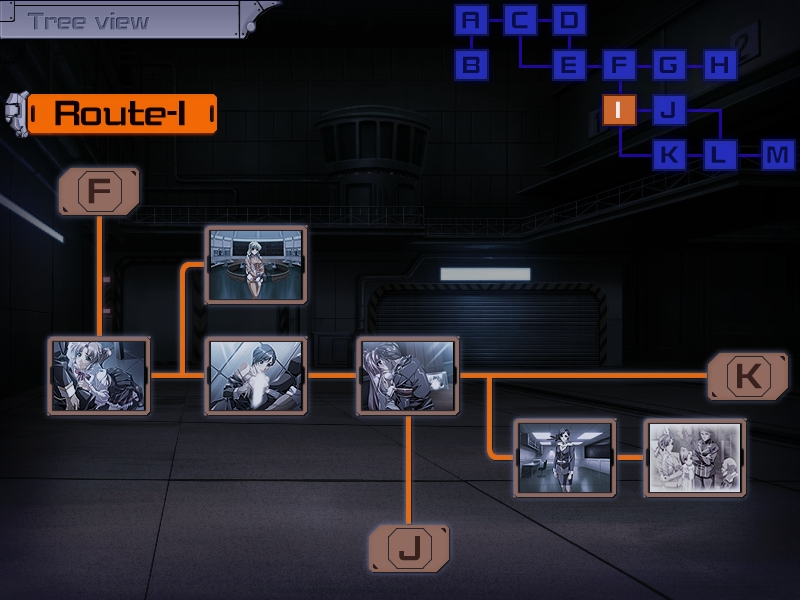Jump to route node D
Image resolution: width=800 pixels, height=600 pixels.
click(569, 20)
